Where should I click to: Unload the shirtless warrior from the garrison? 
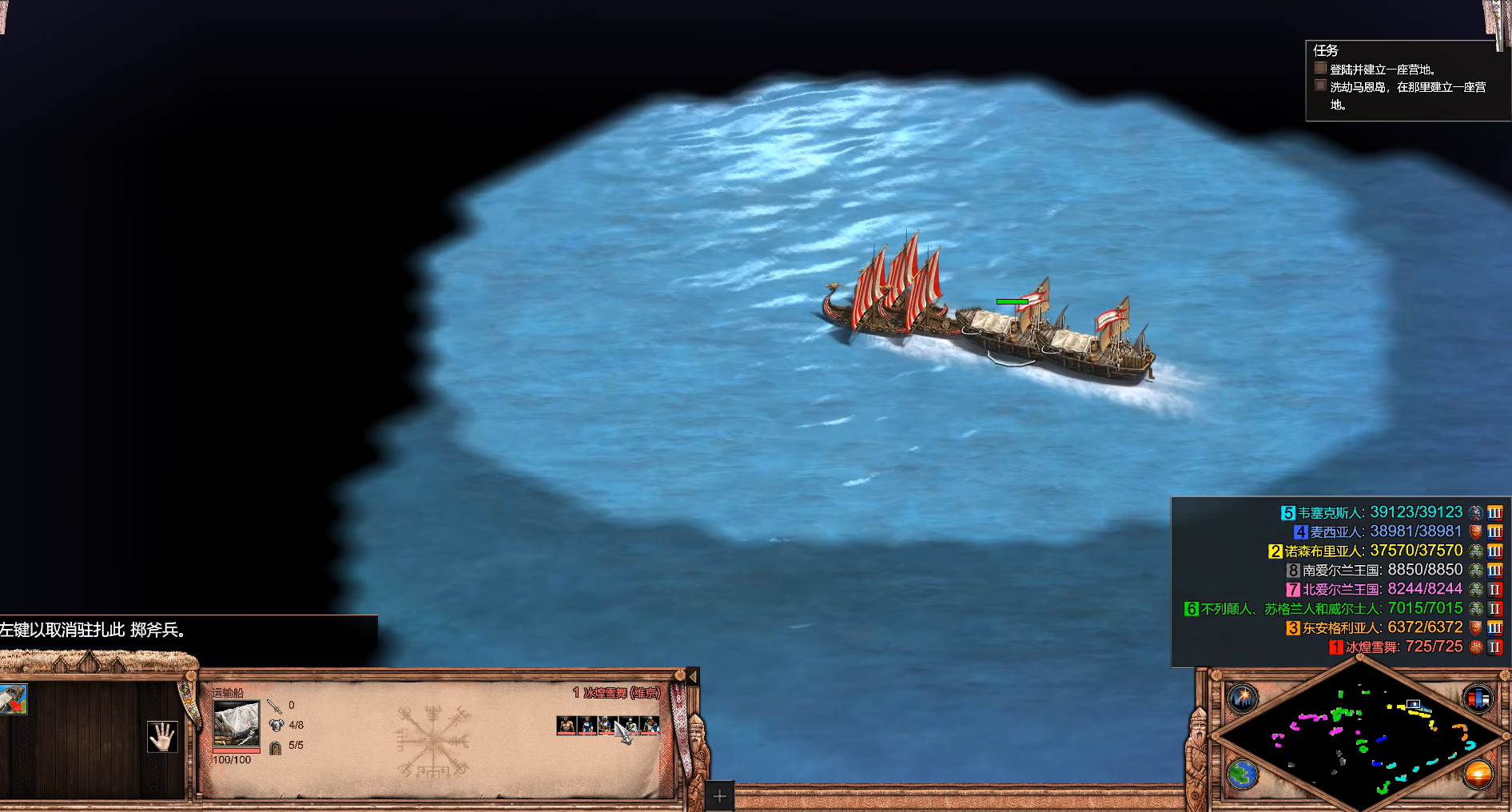[567, 726]
